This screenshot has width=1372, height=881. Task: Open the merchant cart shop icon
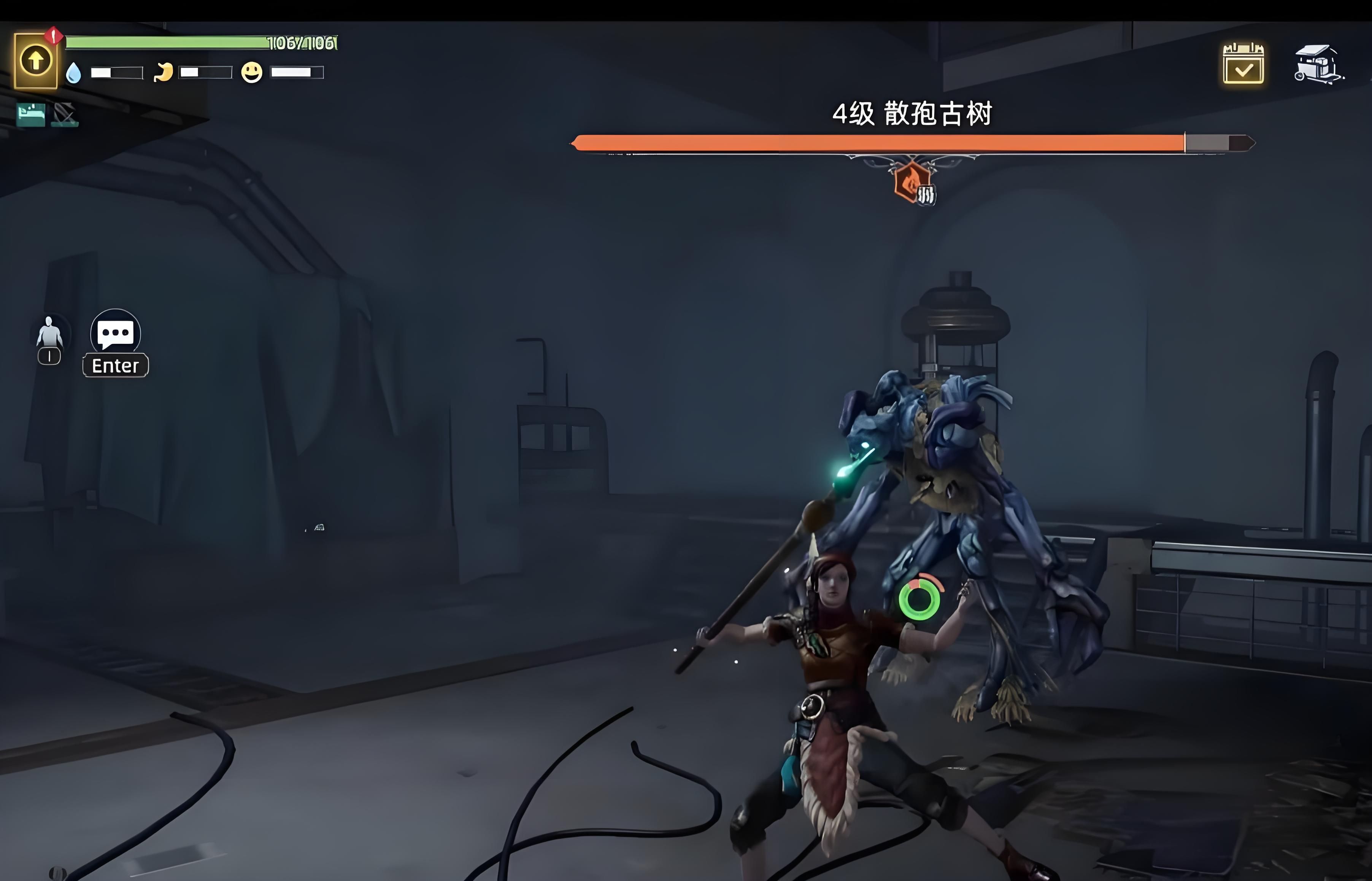tap(1318, 64)
